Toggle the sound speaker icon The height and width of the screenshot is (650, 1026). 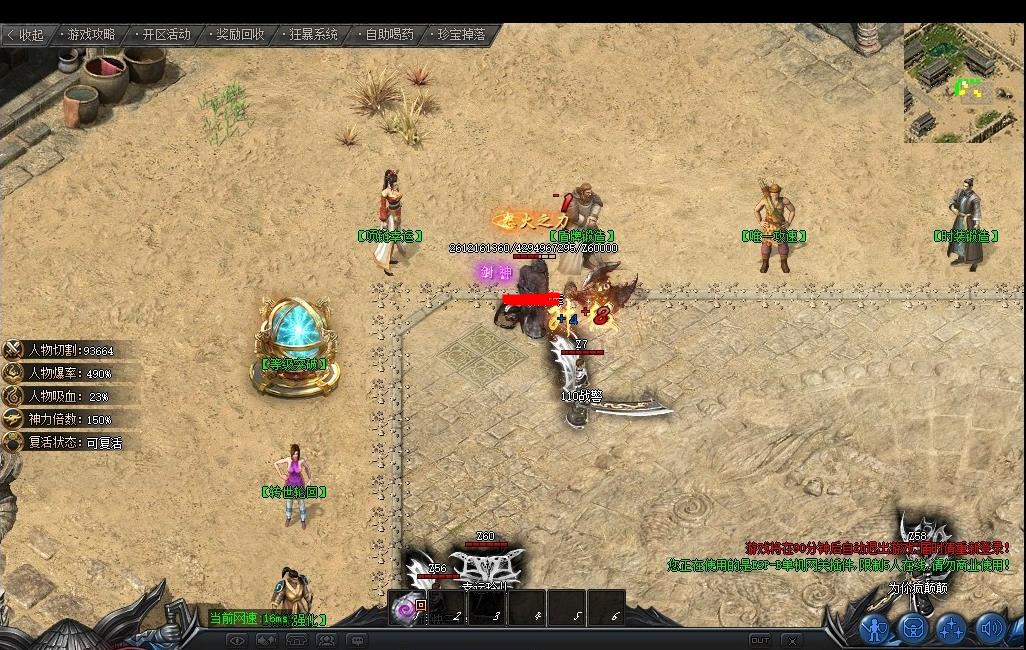(x=990, y=627)
